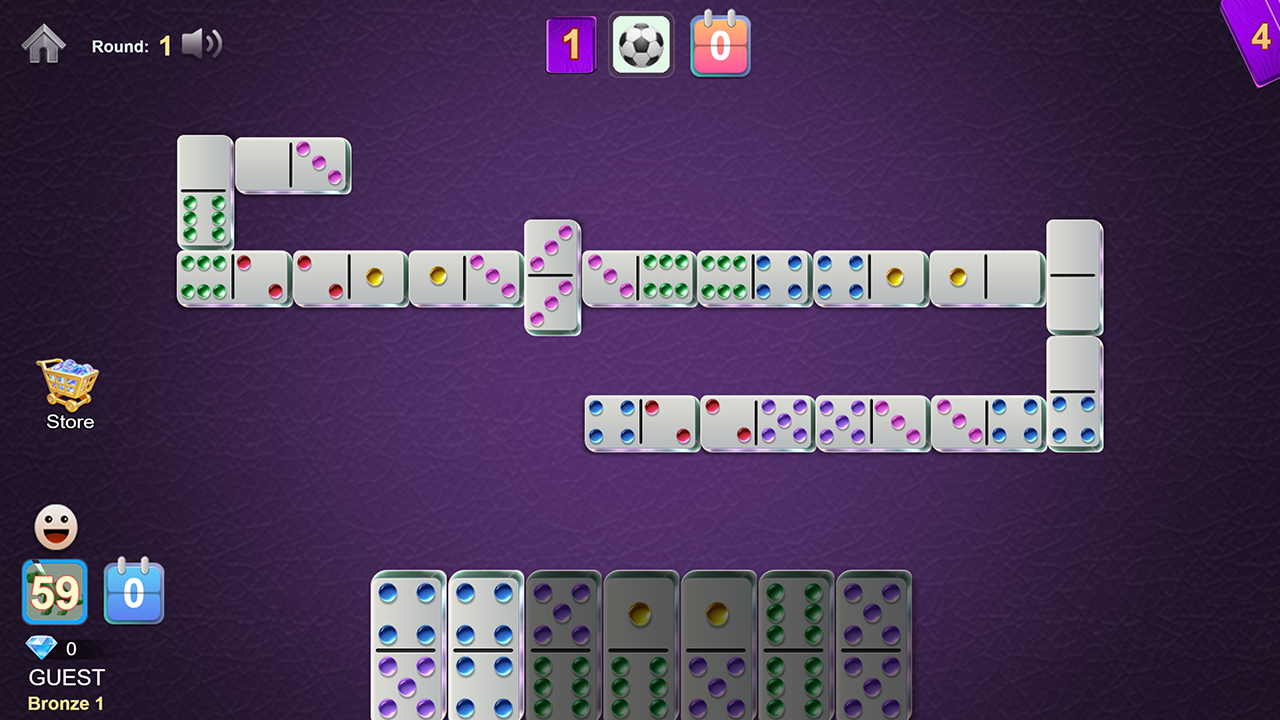Return to the home screen via house icon
This screenshot has width=1280, height=720.
(x=43, y=43)
